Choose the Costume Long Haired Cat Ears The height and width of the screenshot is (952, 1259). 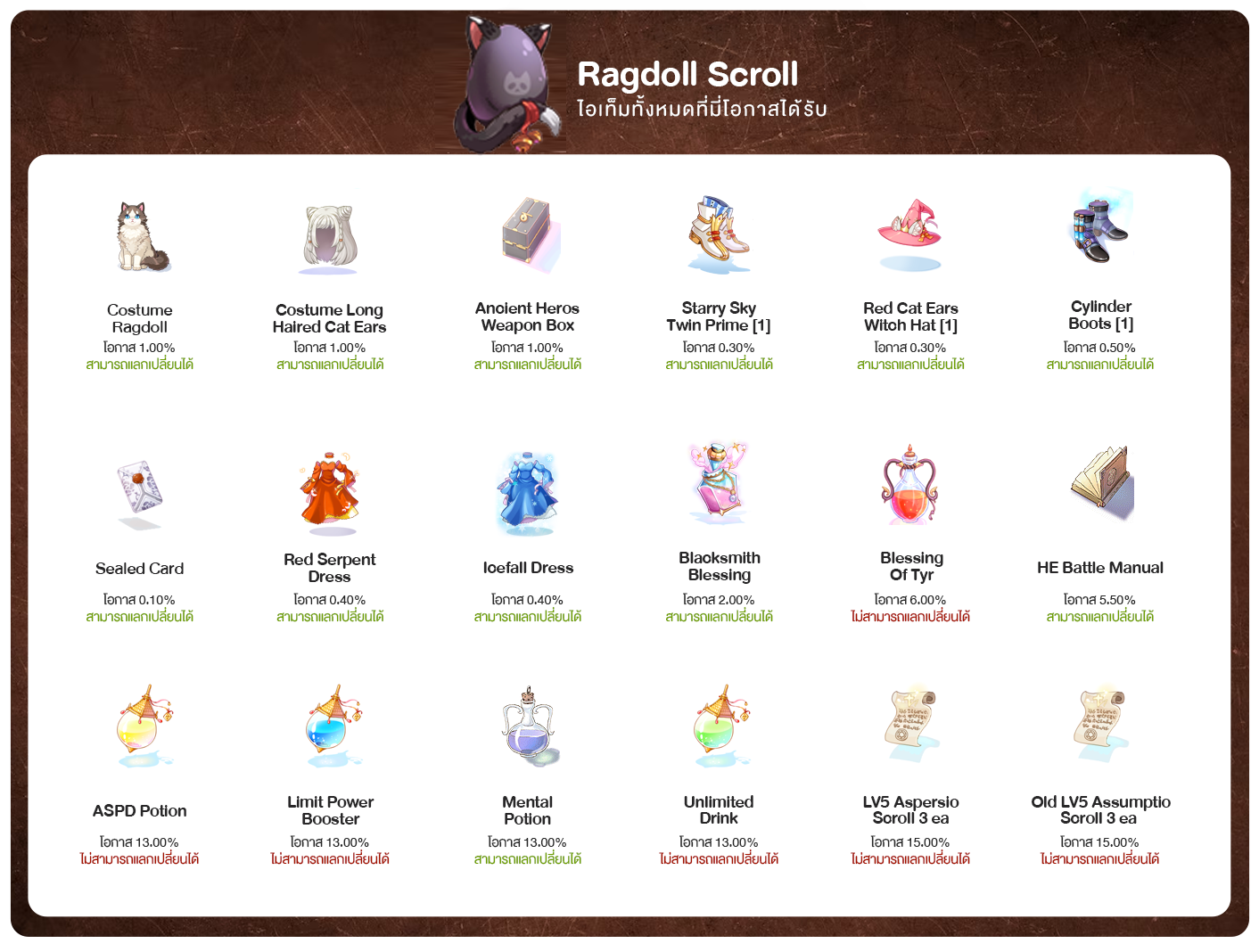(329, 239)
